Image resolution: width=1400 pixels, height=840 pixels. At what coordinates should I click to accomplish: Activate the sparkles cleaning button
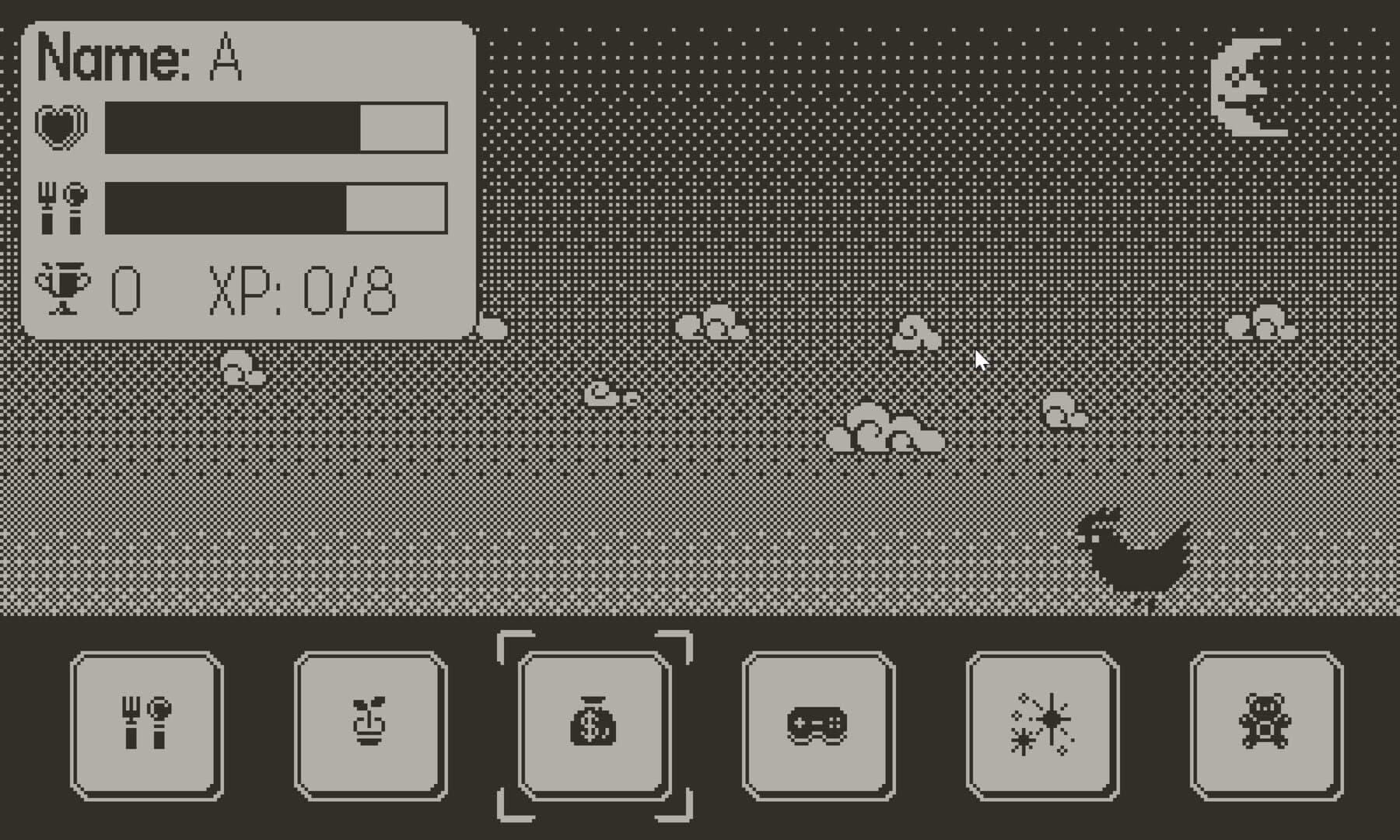pyautogui.click(x=1042, y=725)
